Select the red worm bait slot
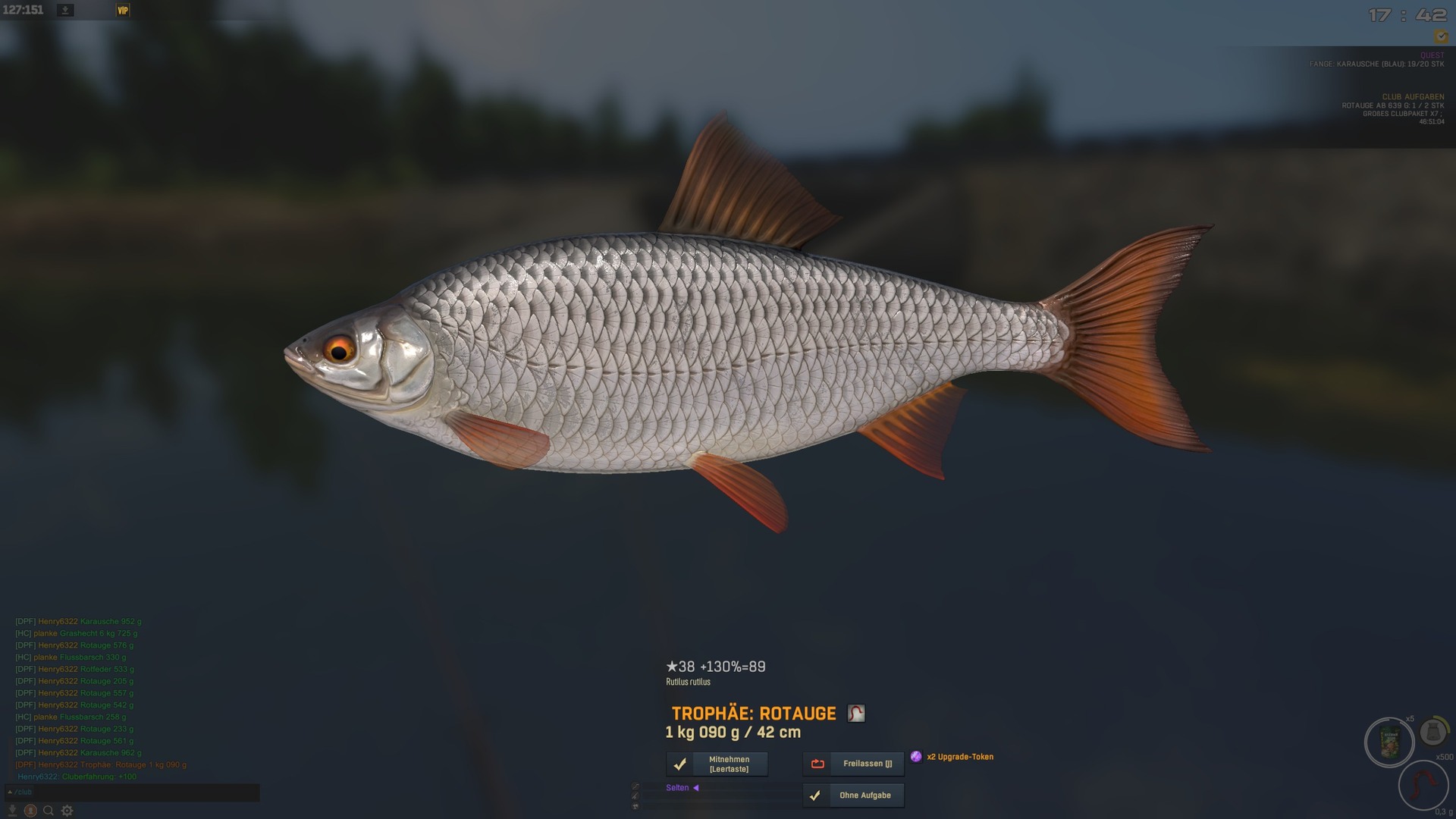This screenshot has width=1456, height=819. tap(1423, 786)
